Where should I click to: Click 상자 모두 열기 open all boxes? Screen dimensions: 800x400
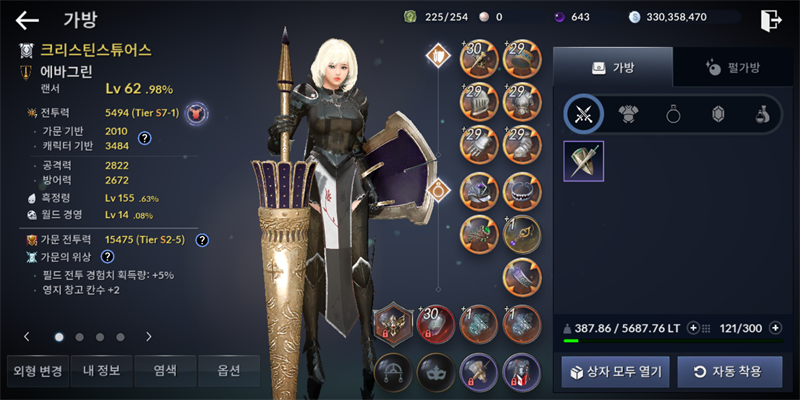[615, 371]
